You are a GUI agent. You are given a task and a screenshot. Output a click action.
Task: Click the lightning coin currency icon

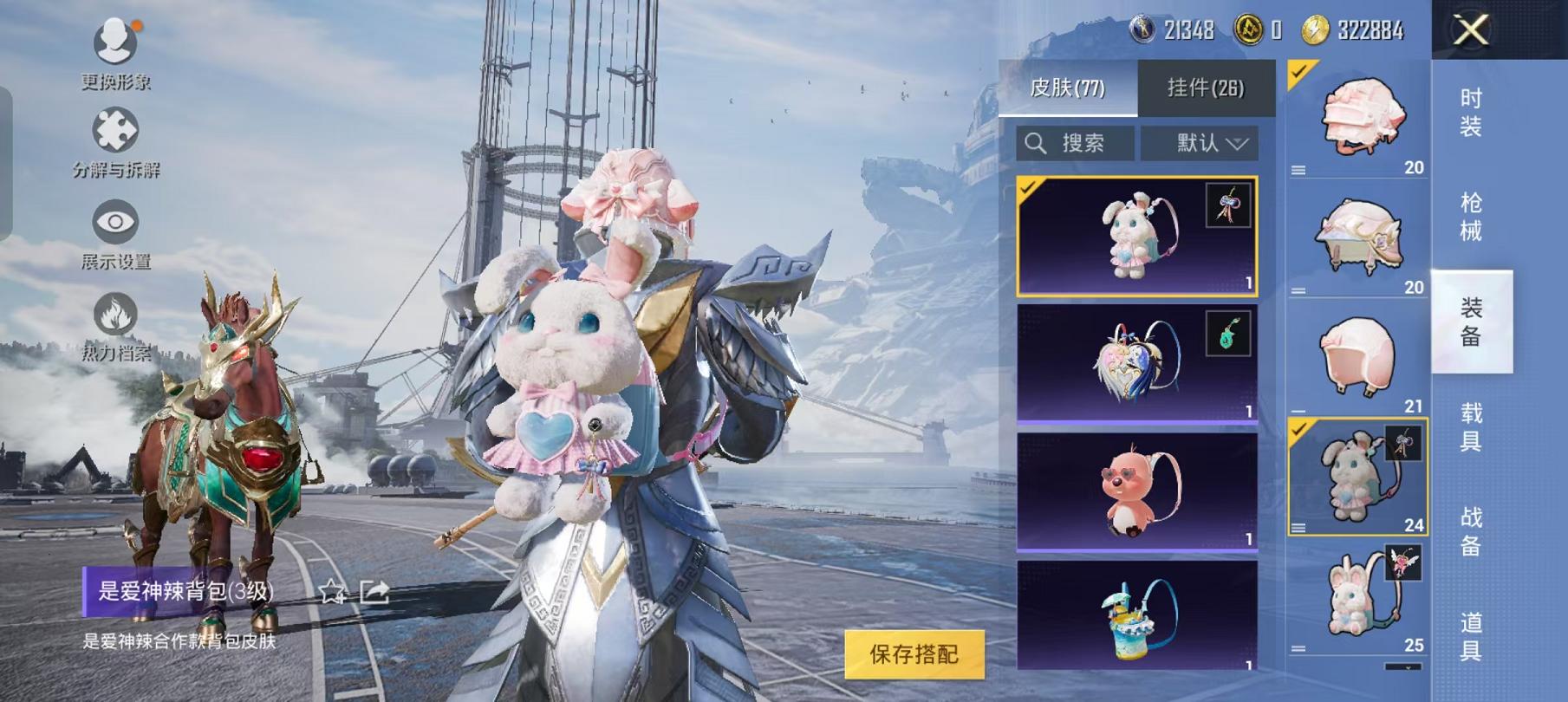coord(1315,27)
